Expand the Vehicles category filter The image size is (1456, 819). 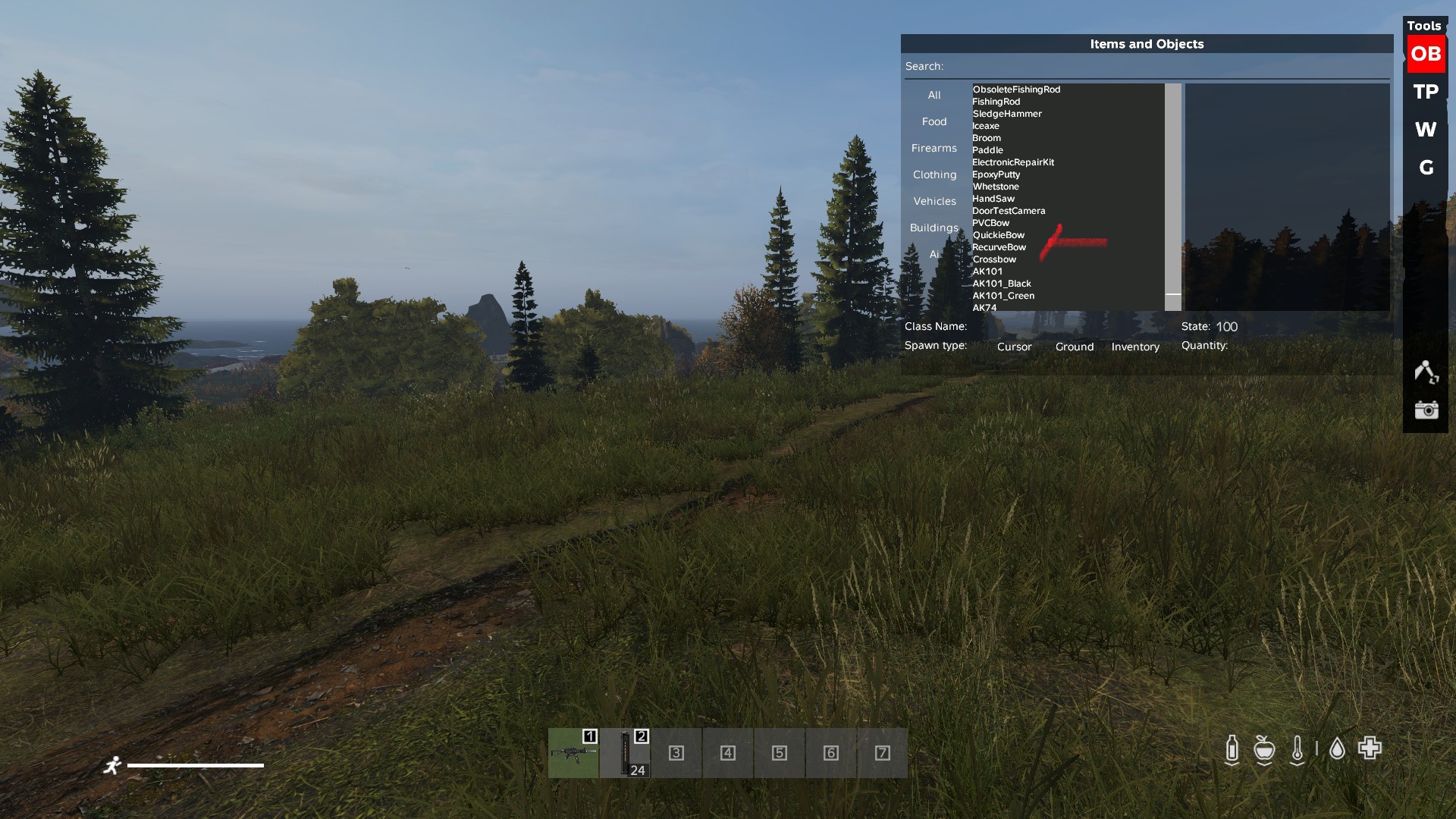934,201
